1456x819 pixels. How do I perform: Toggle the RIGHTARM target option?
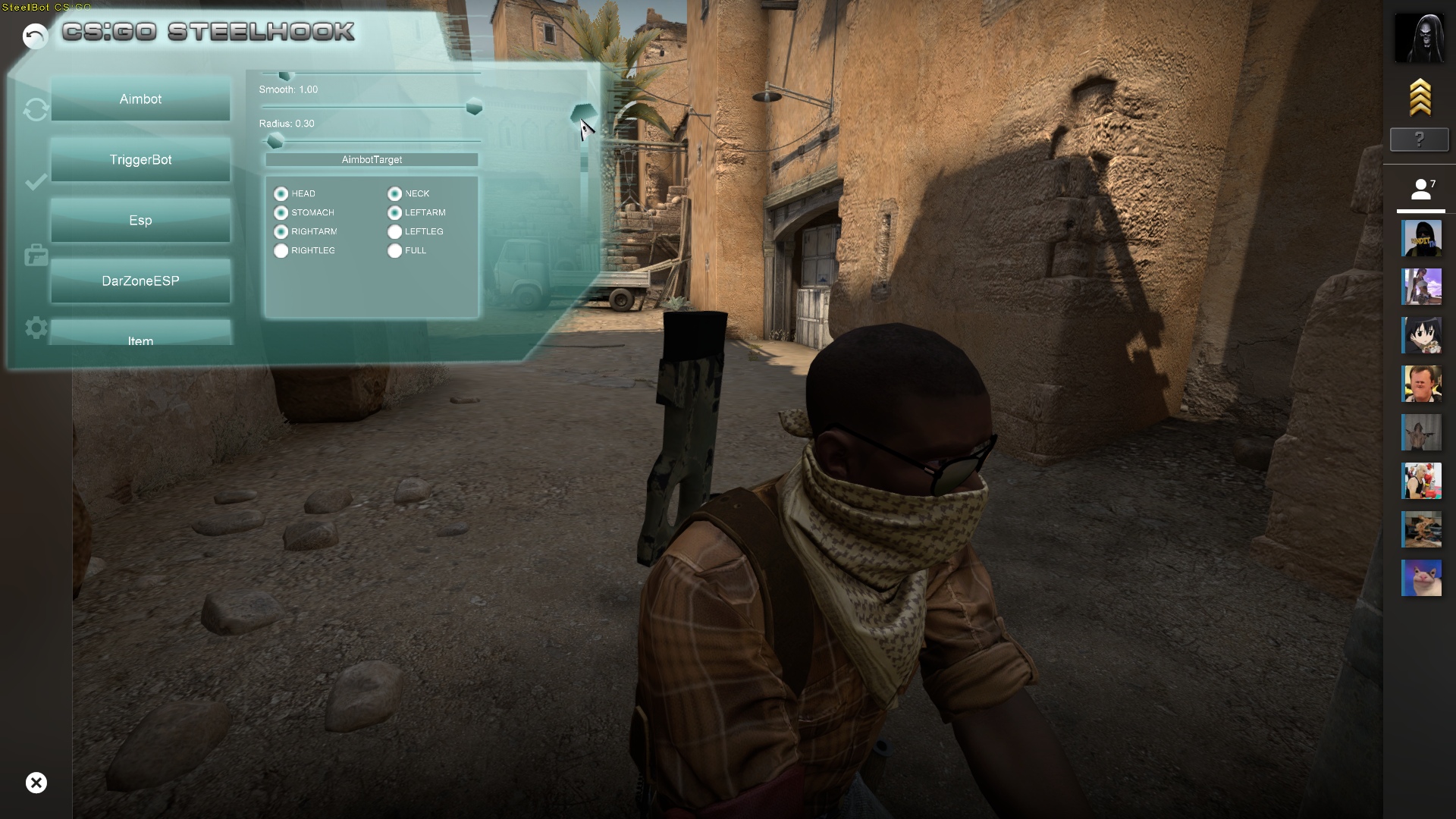click(x=281, y=232)
